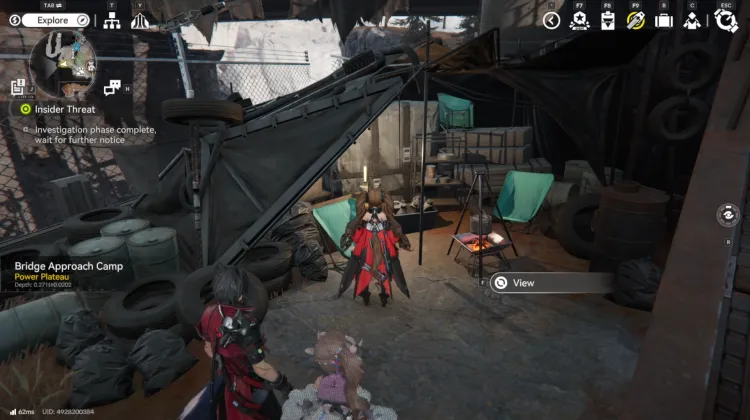Open the chat bubbles icon
The image size is (750, 420).
112,87
